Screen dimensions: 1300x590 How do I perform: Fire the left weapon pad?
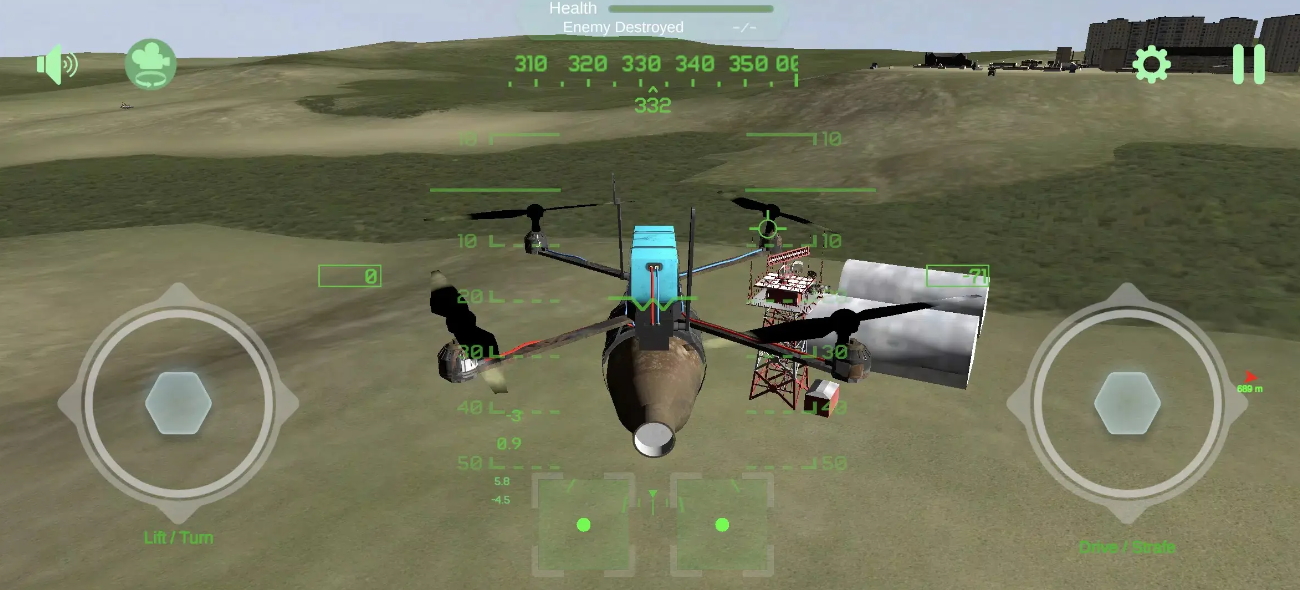[584, 524]
